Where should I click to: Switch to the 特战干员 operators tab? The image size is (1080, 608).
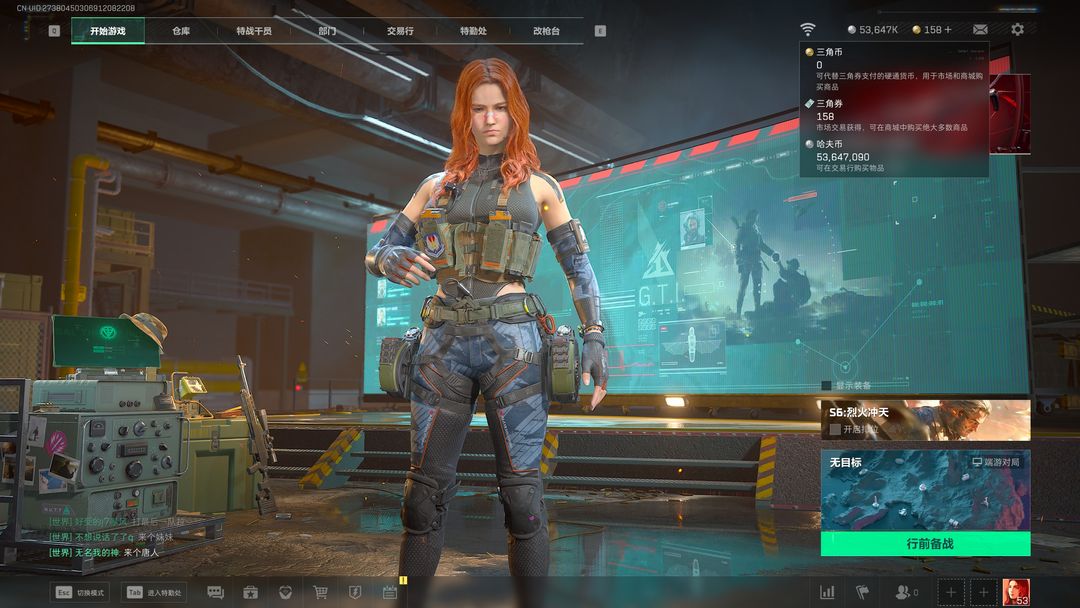pos(254,31)
